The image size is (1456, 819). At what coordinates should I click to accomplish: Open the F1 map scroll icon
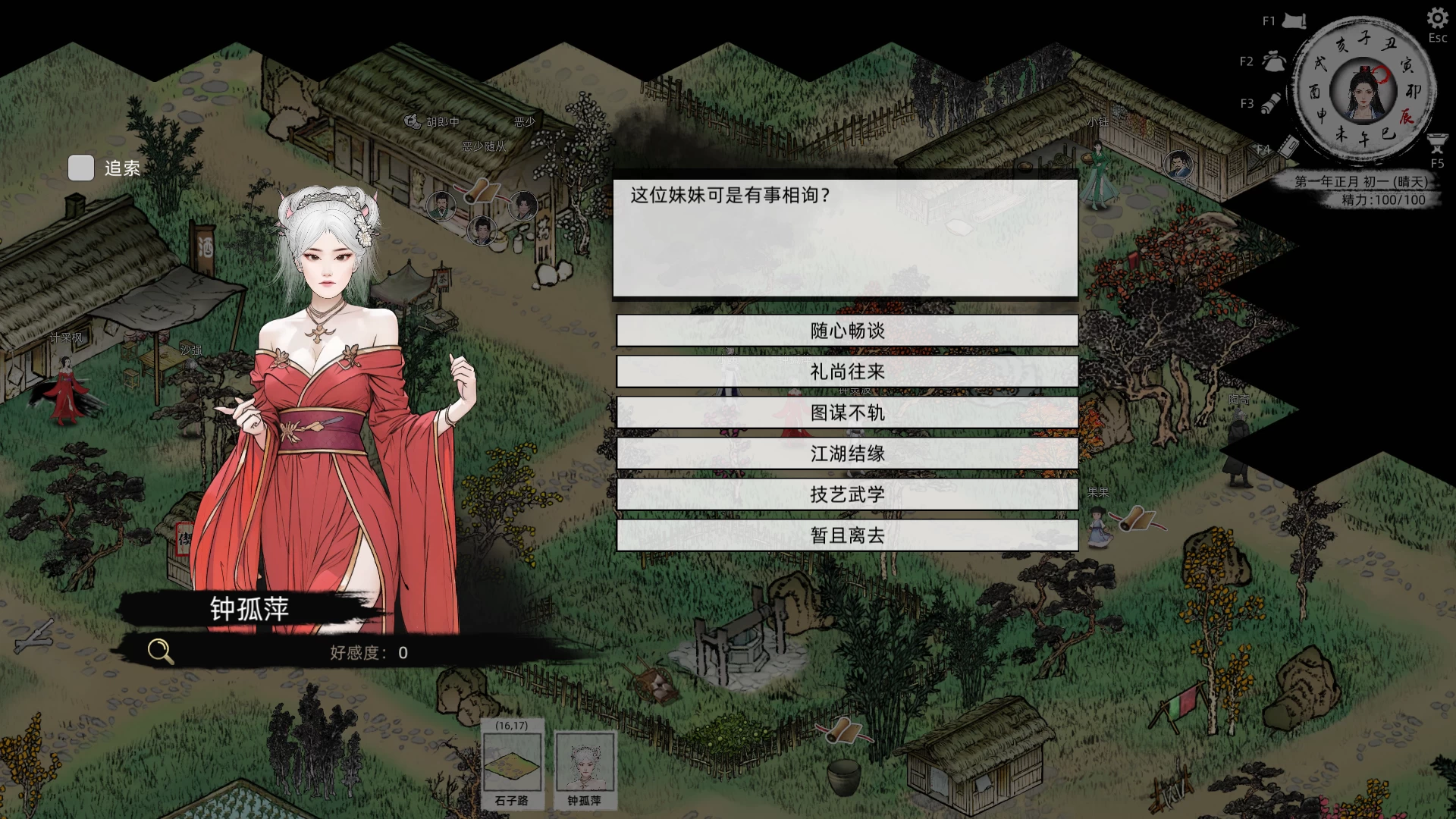click(1294, 19)
